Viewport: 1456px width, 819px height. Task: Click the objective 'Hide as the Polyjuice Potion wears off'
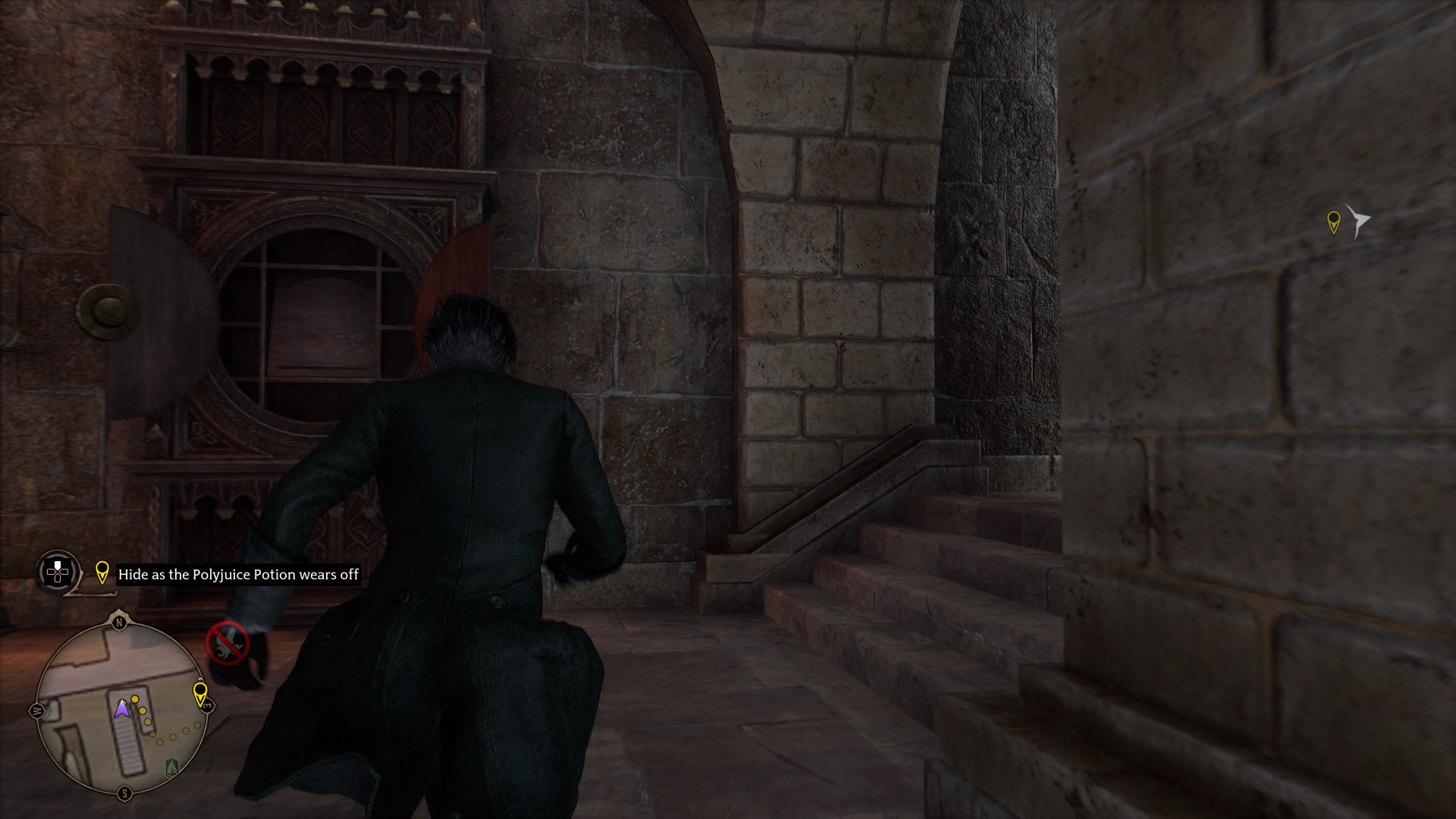[x=239, y=575]
